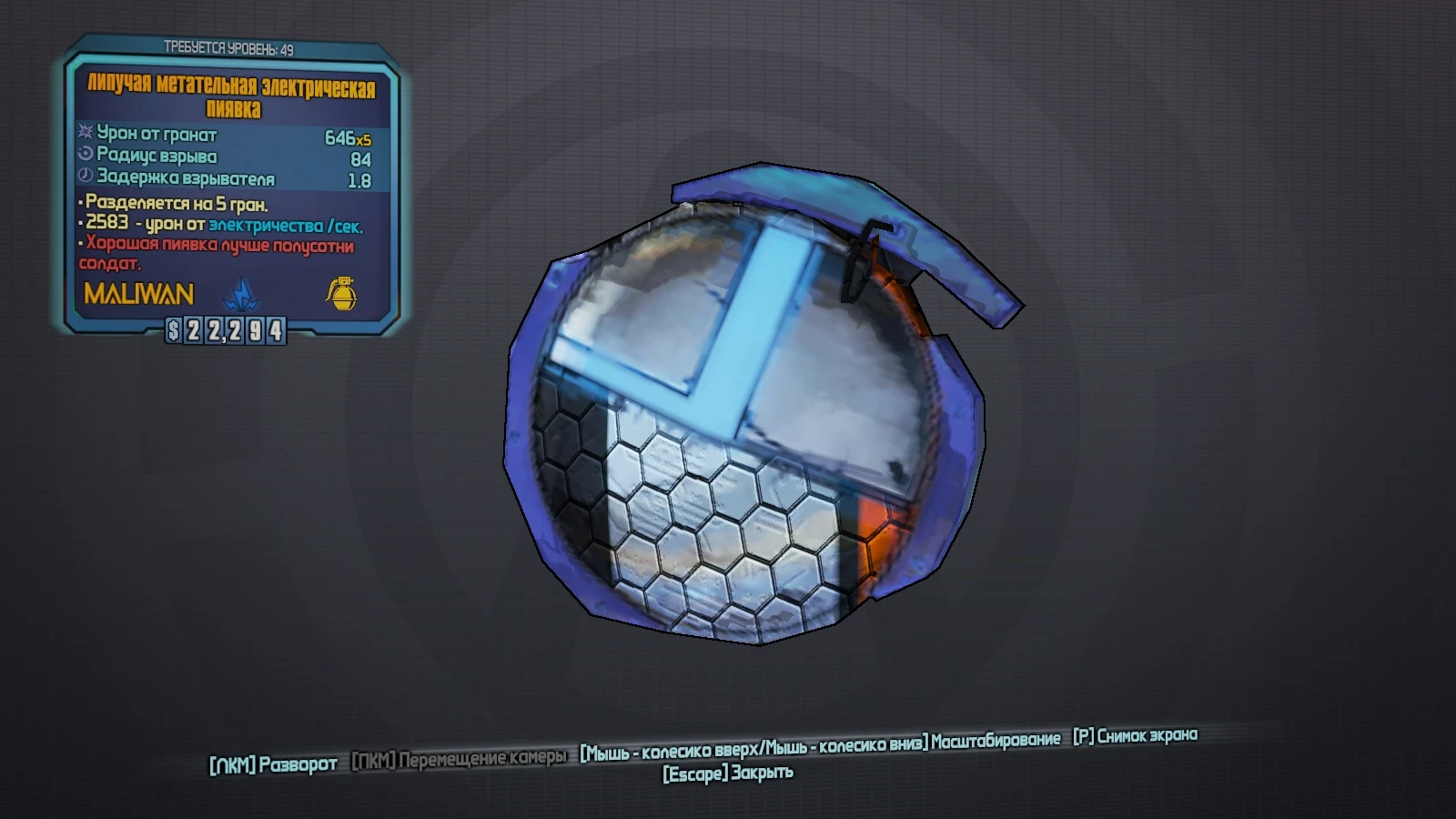The width and height of the screenshot is (1456, 819).
Task: Click the MALIWAN manufacturer logo
Action: pos(138,293)
